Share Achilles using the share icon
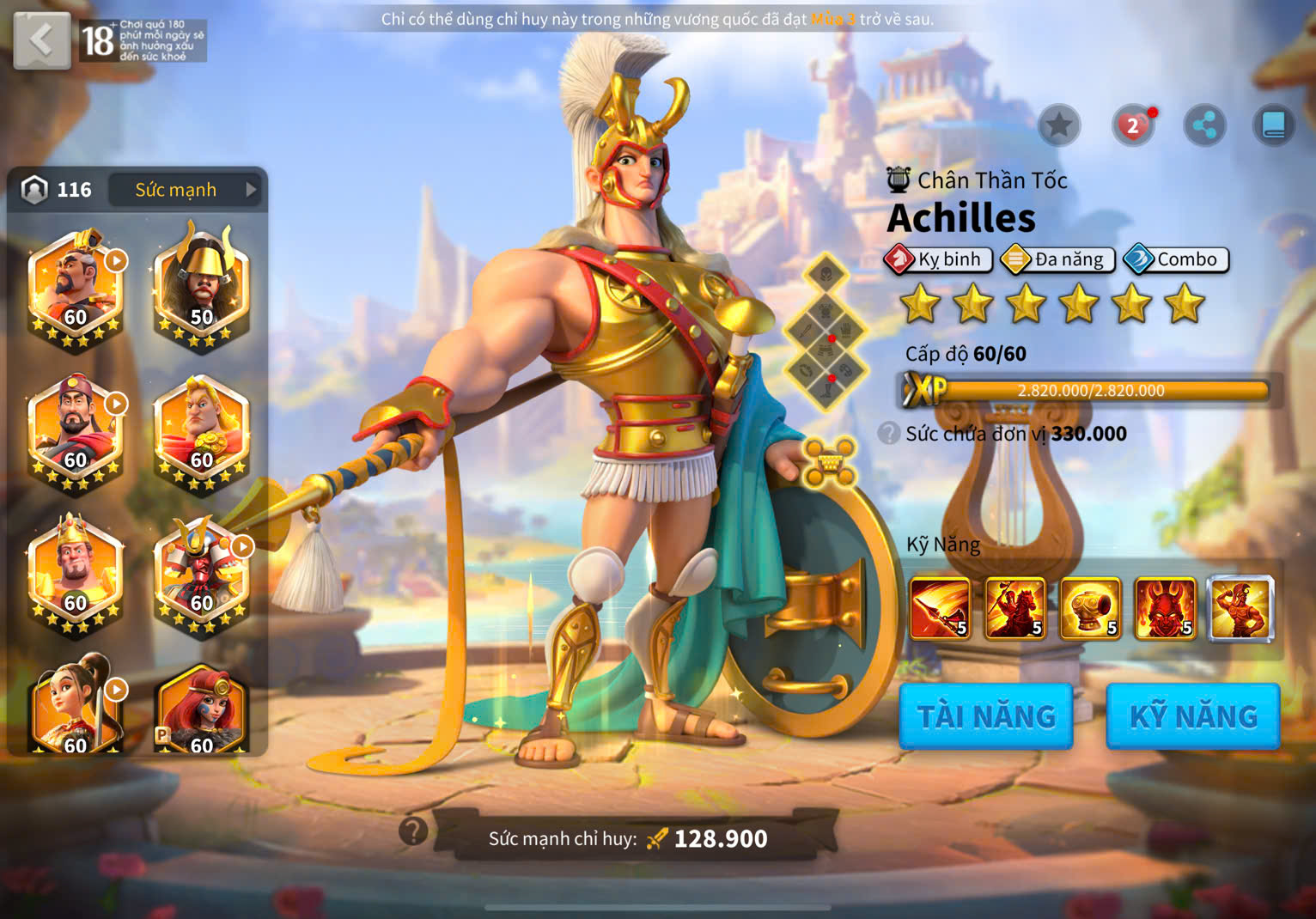Image resolution: width=1316 pixels, height=919 pixels. click(x=1204, y=126)
